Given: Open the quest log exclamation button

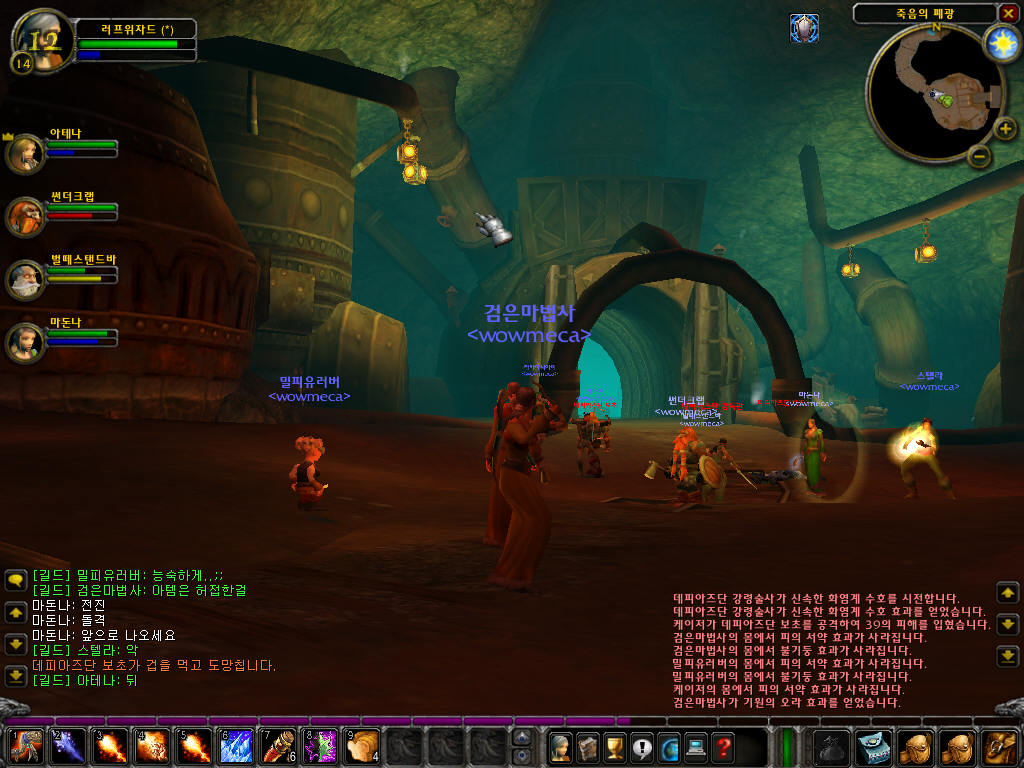Looking at the screenshot, I should pyautogui.click(x=641, y=746).
